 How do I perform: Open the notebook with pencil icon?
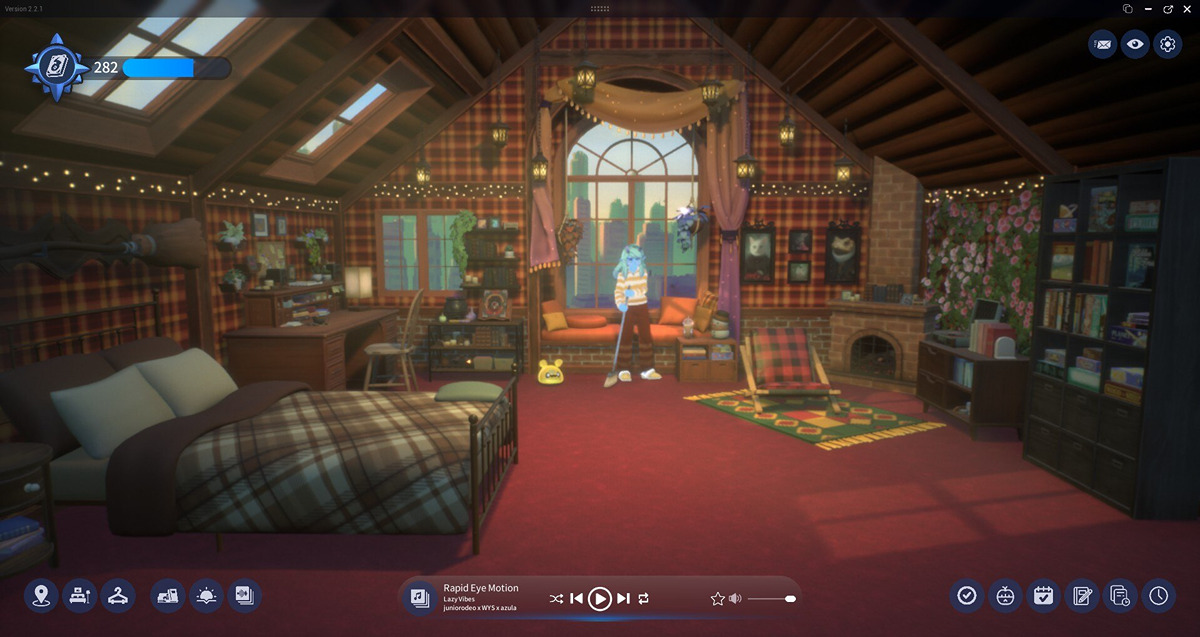(1081, 596)
